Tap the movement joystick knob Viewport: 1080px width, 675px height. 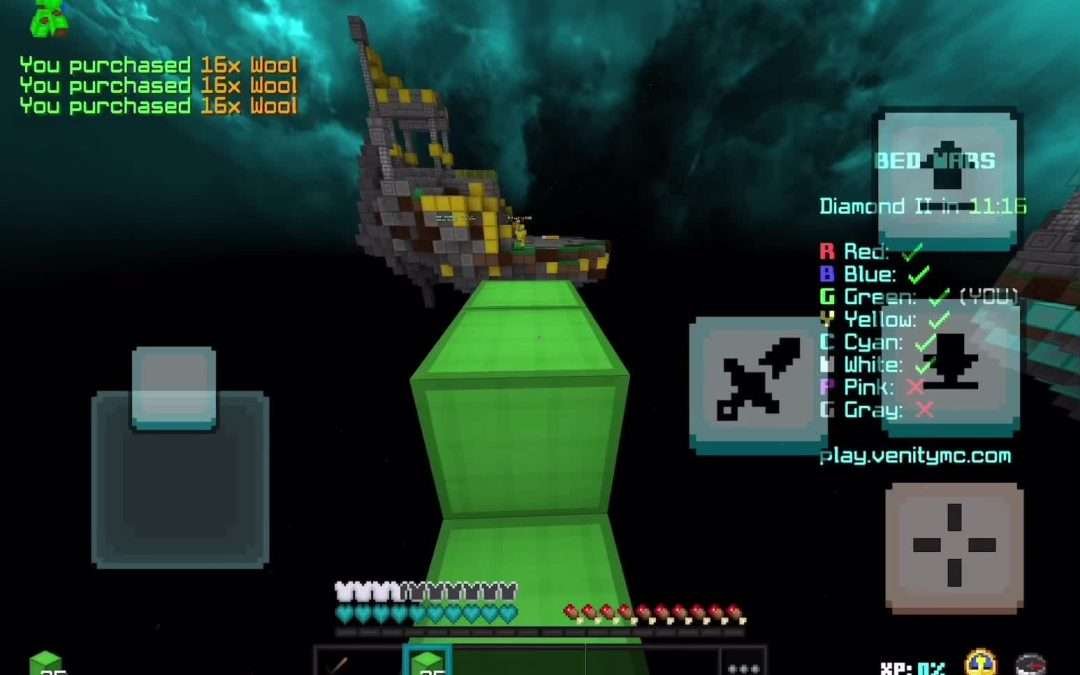tap(174, 388)
